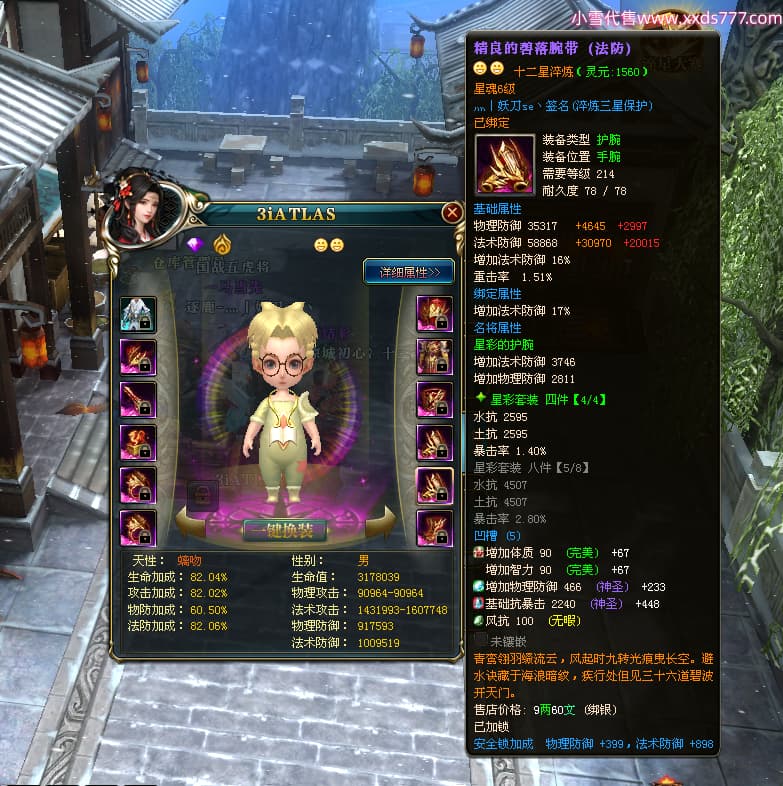Click the padlock slot beside the character's feet

[x=202, y=493]
